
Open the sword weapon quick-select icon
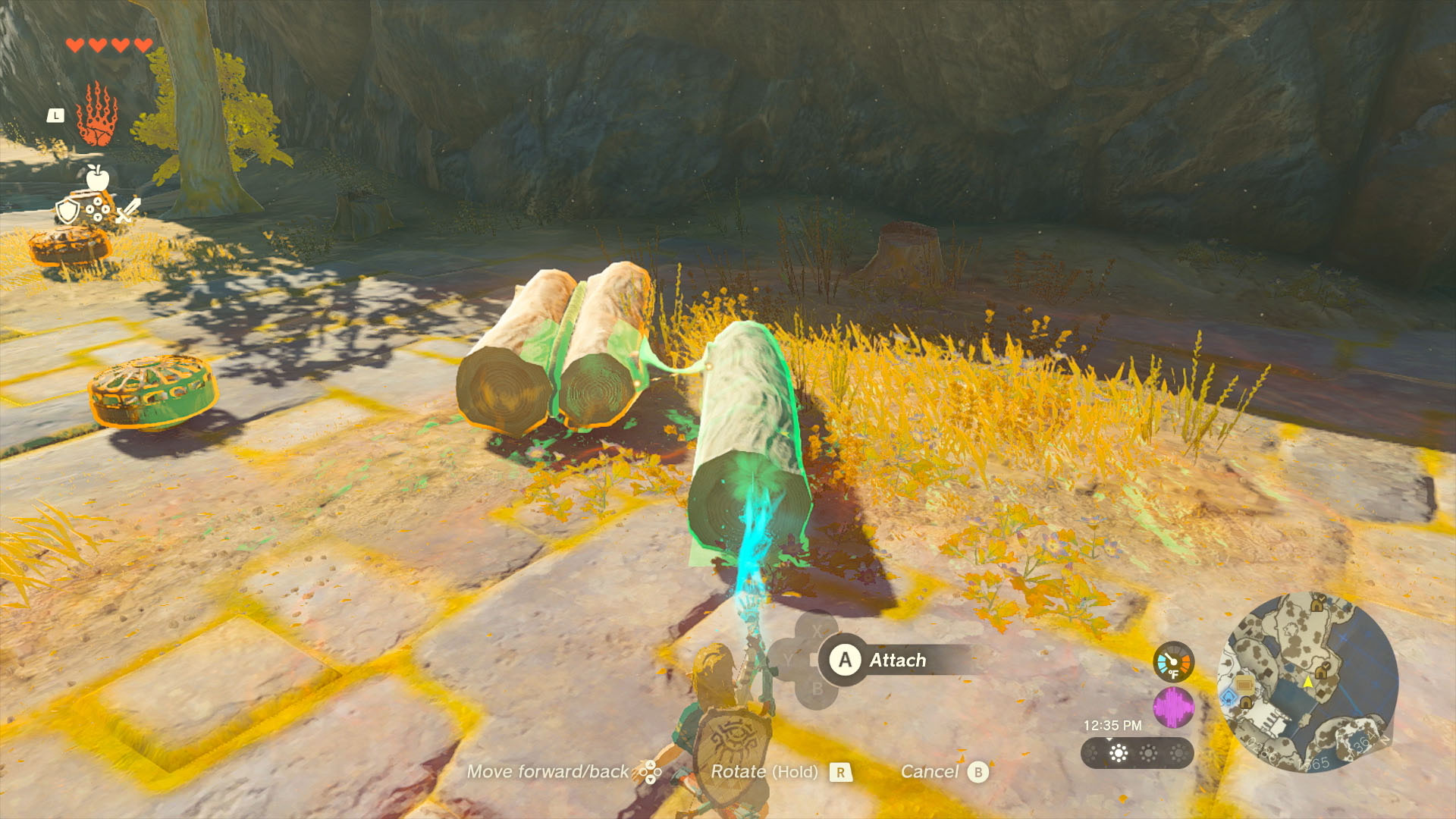[x=127, y=210]
